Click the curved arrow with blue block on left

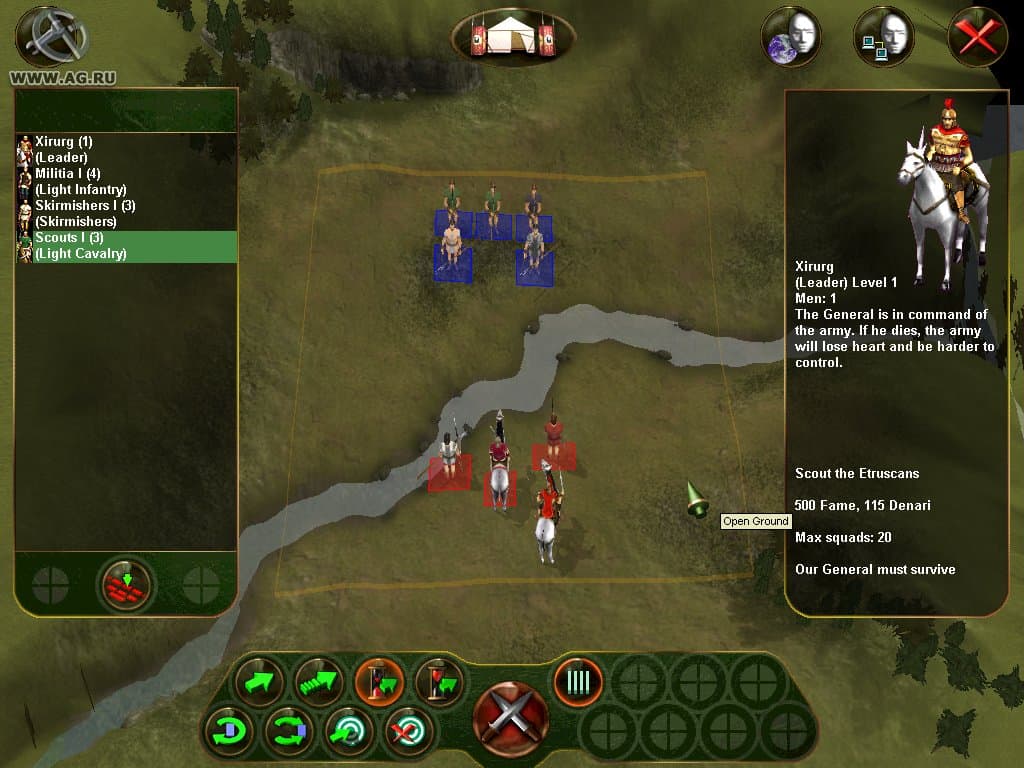(x=229, y=732)
